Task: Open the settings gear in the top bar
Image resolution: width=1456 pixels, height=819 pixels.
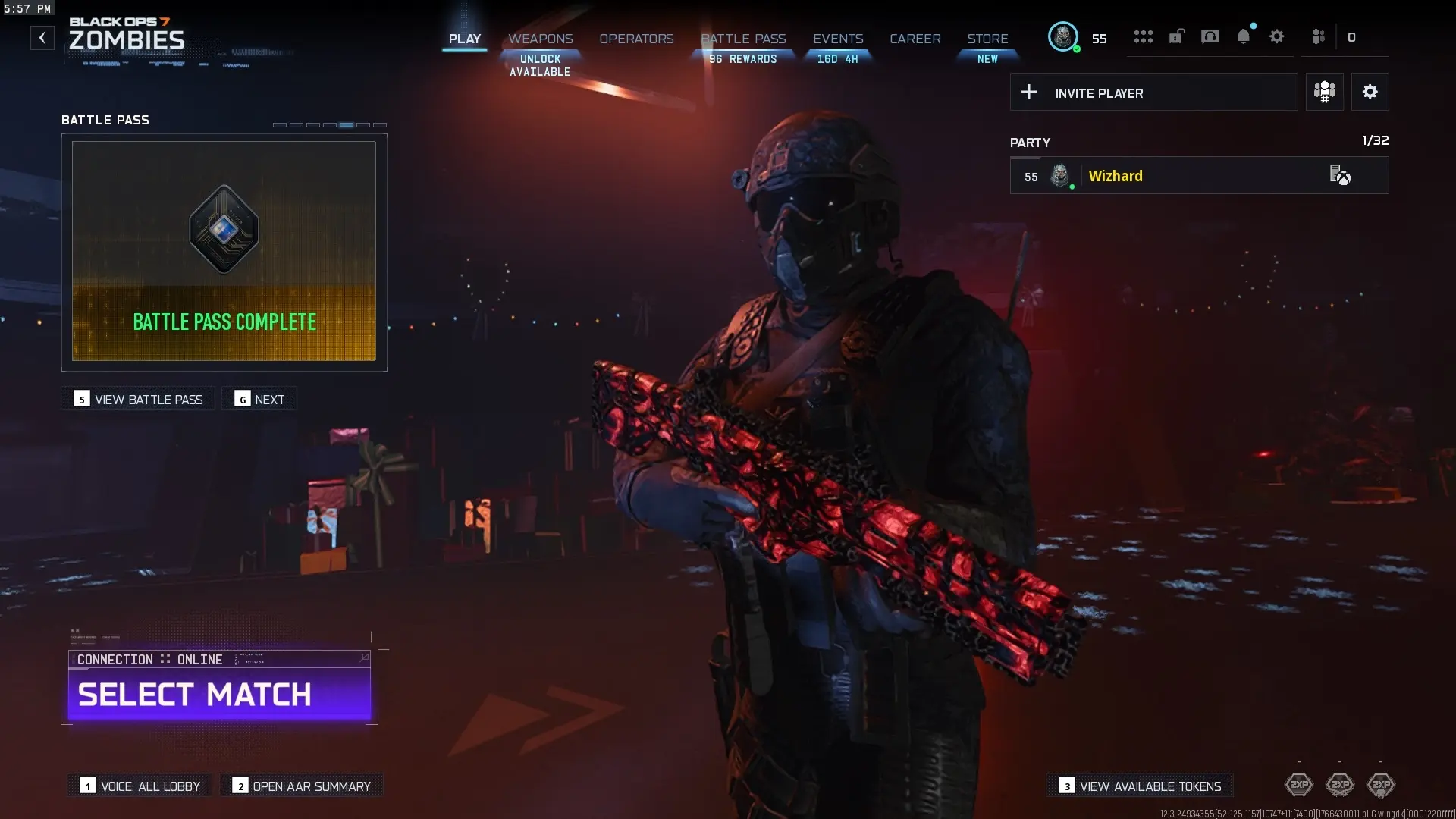Action: [1277, 36]
